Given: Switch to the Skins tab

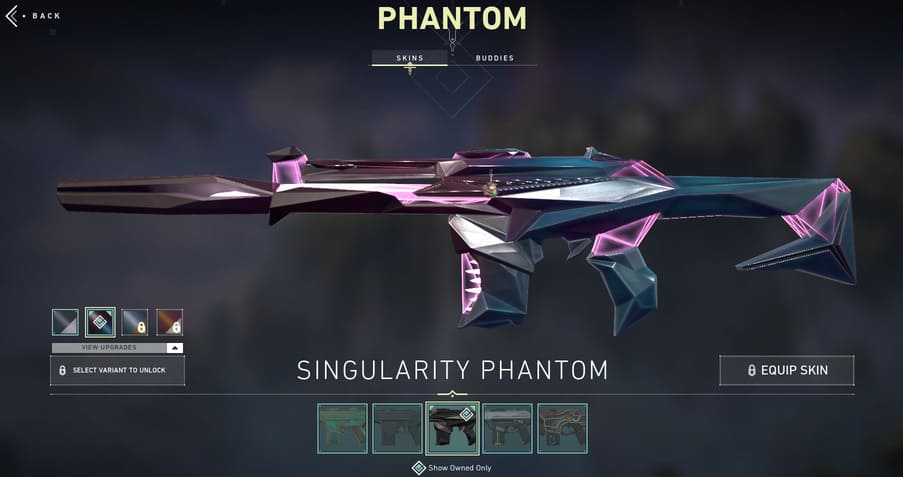Looking at the screenshot, I should tap(409, 58).
